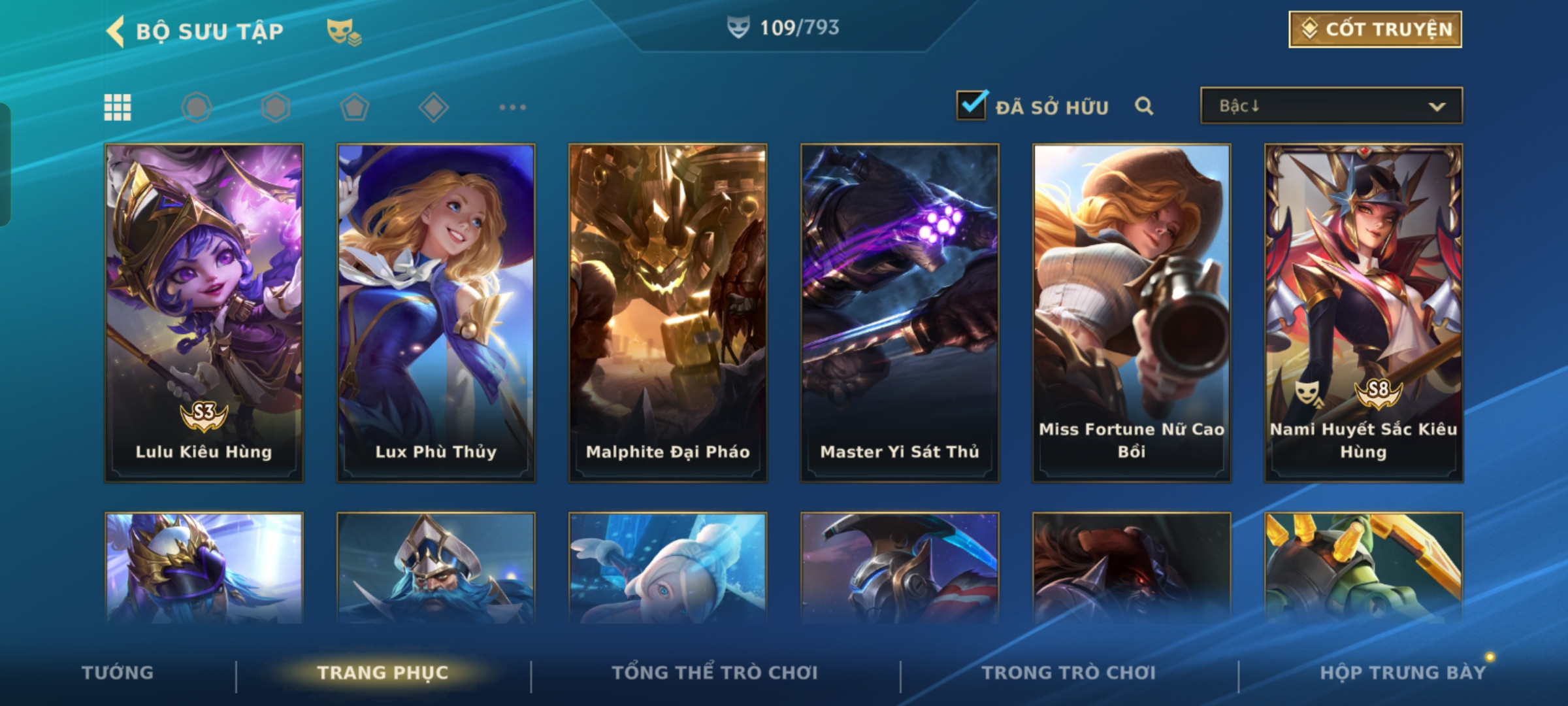
Task: Go back from Bộ Sưu Tập
Action: (x=116, y=31)
